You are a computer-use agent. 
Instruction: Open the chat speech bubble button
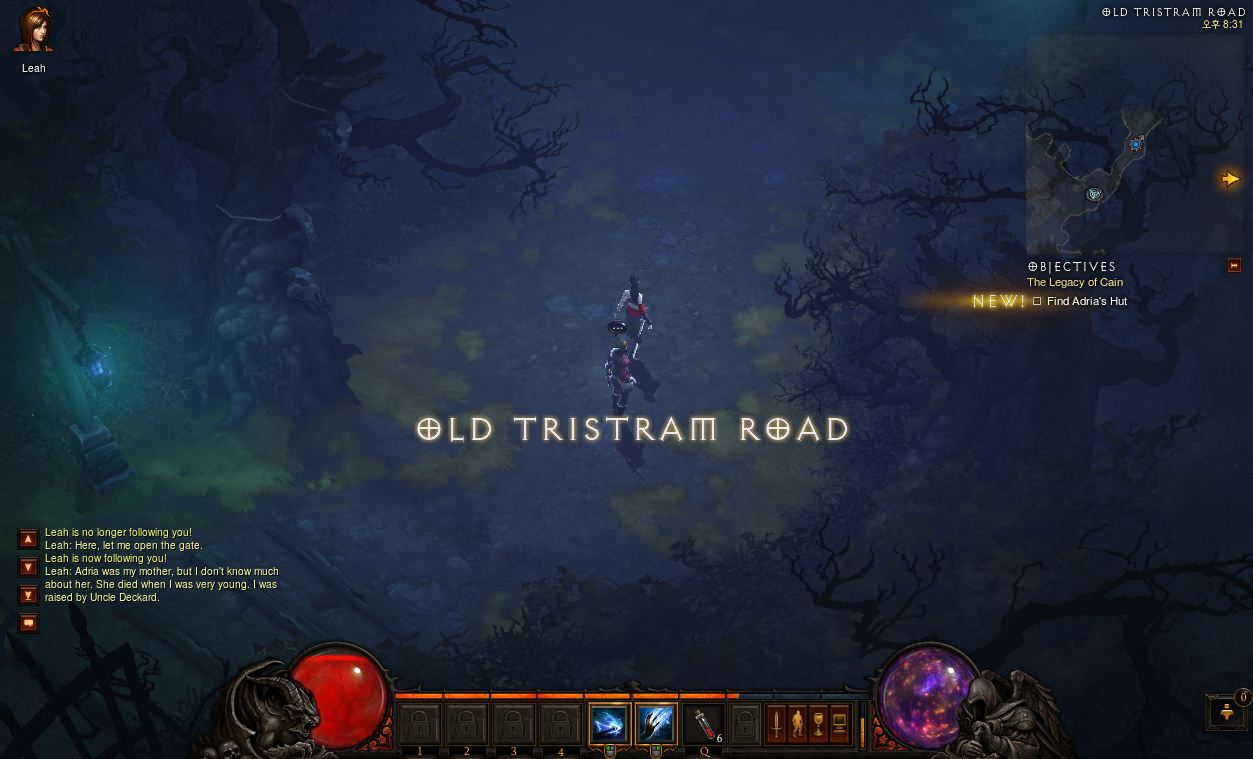click(x=29, y=623)
